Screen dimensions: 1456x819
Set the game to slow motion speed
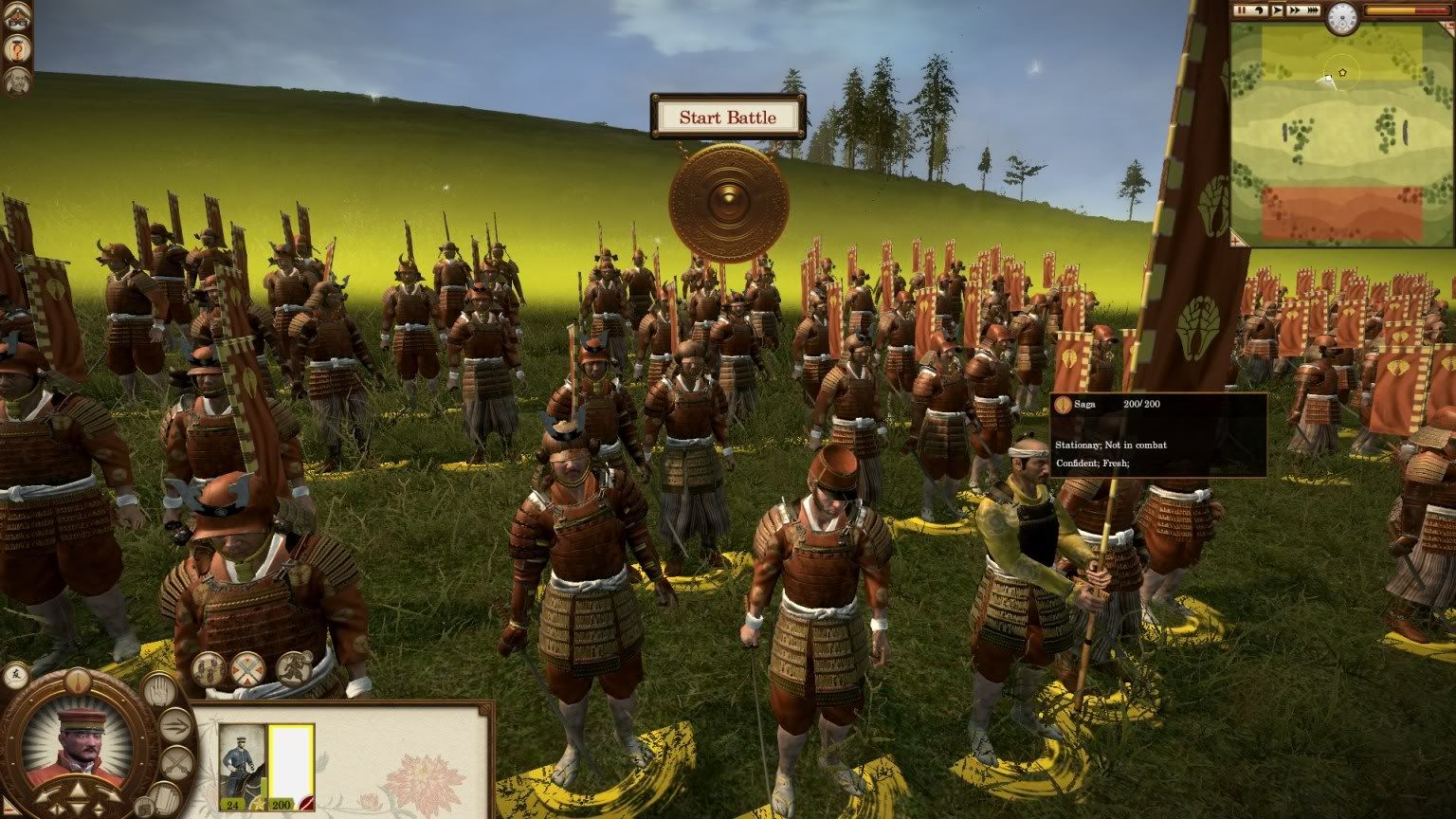(x=1260, y=10)
